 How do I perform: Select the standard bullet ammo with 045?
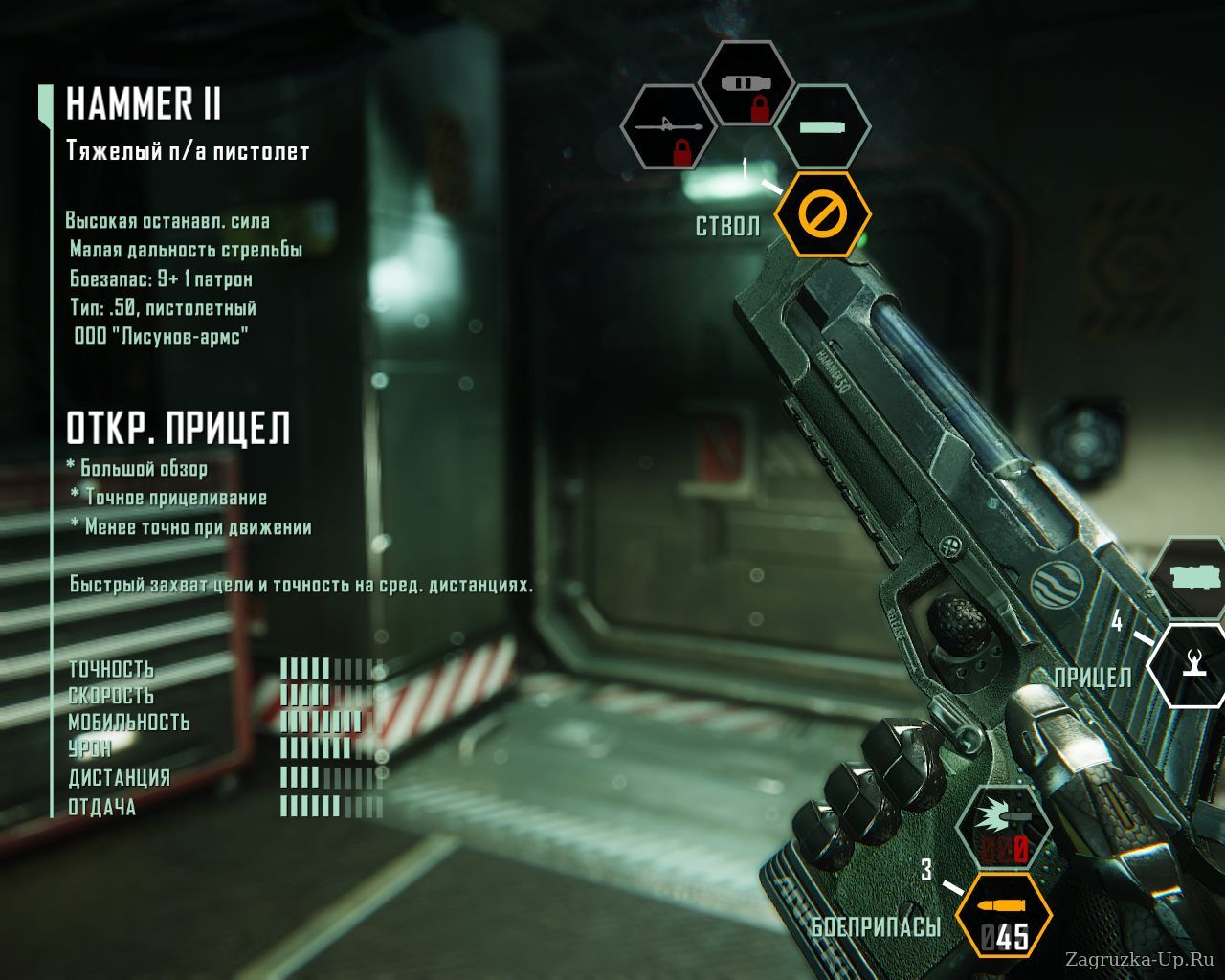pos(1004,917)
